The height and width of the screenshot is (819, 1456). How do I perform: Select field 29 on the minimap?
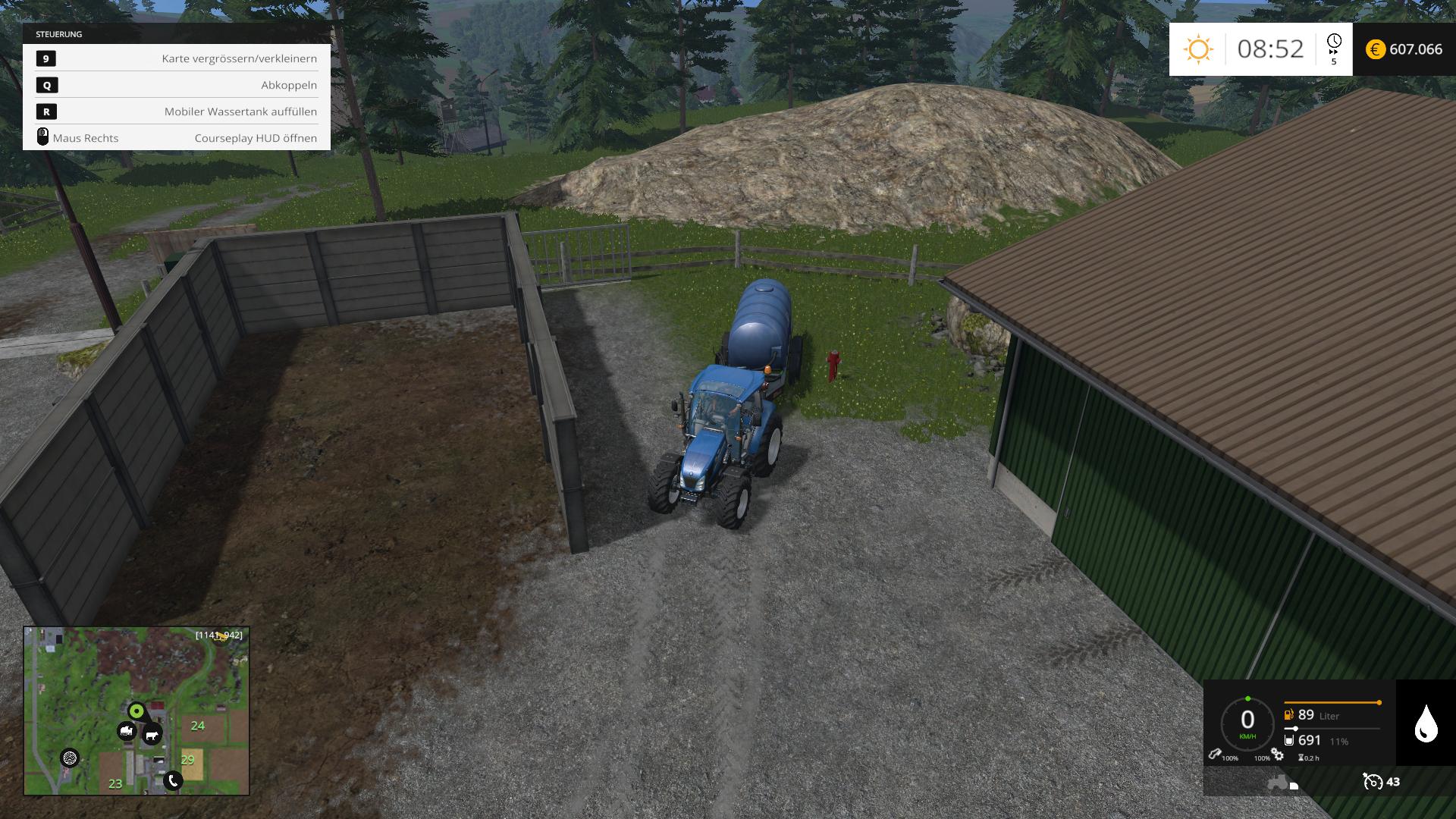pos(188,759)
